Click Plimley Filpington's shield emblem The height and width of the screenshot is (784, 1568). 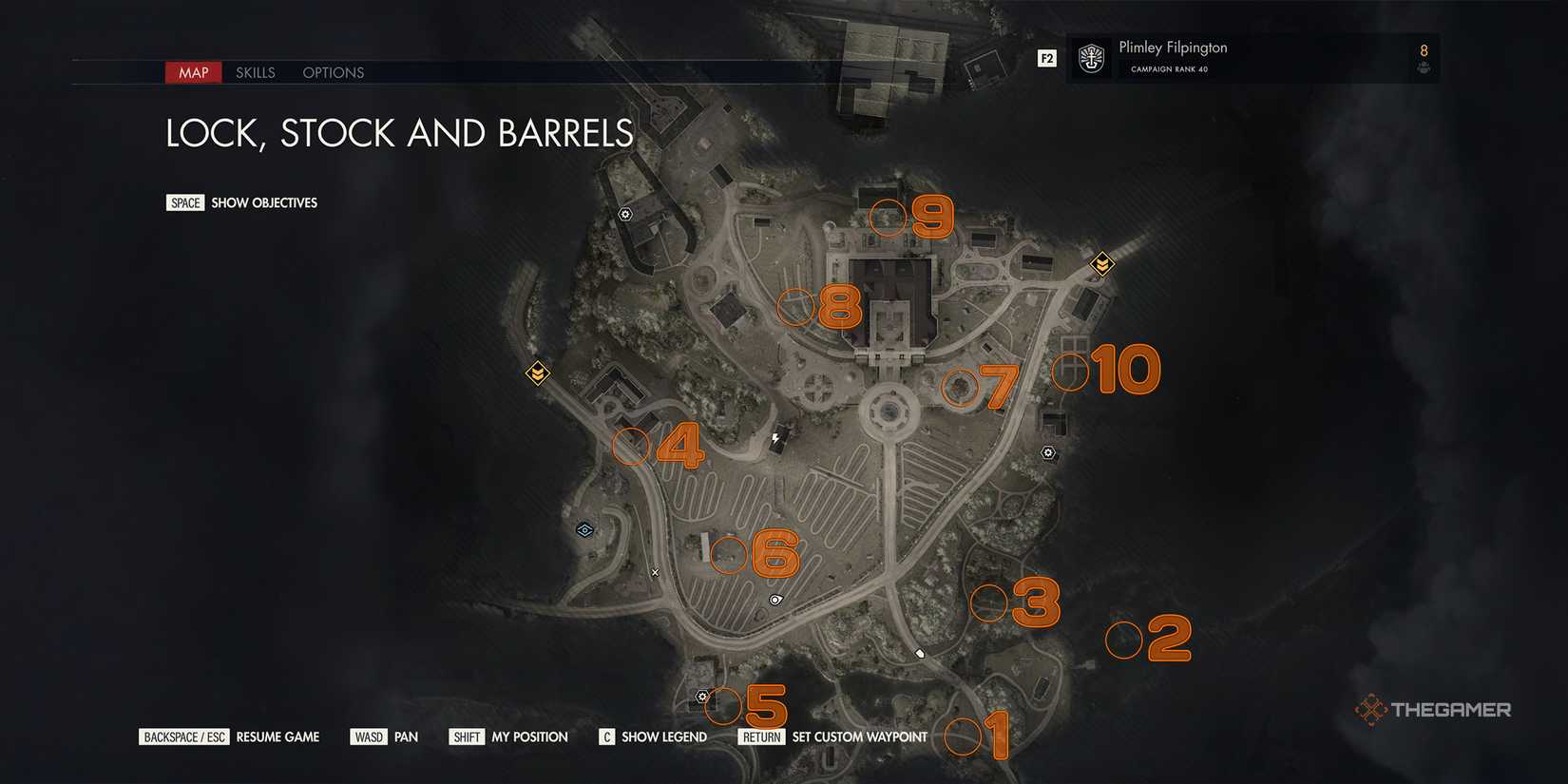(x=1089, y=58)
